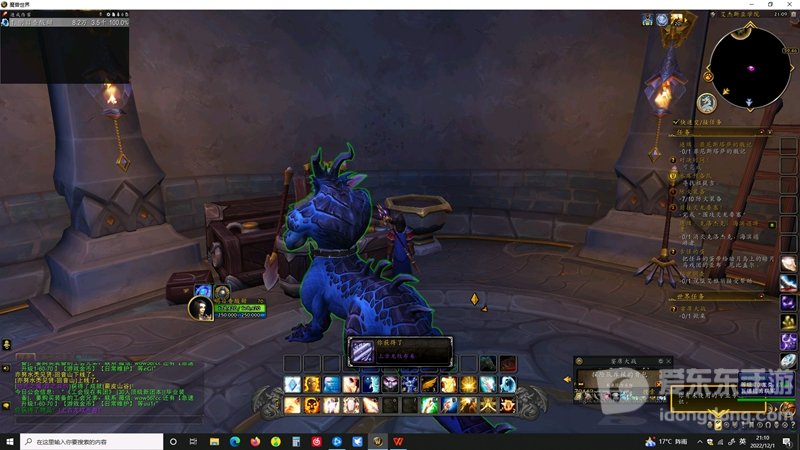800x450 pixels.
Task: Open the chat social button at chat top-left
Action: tap(8, 343)
